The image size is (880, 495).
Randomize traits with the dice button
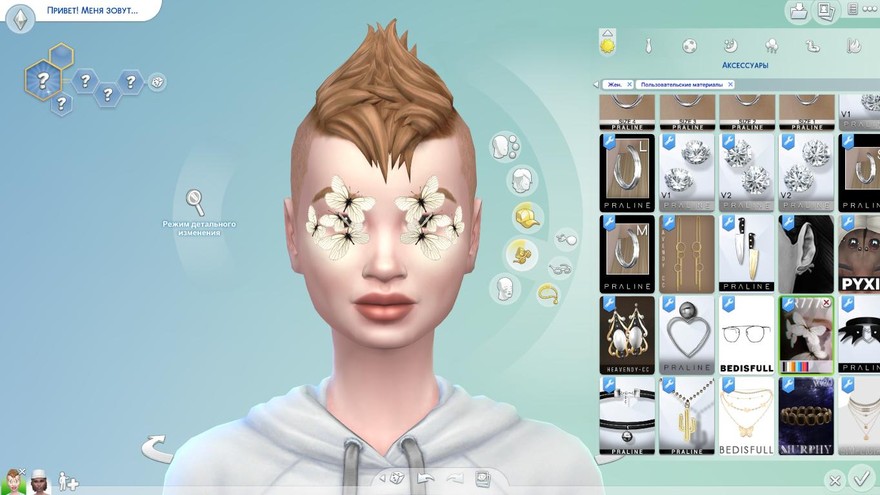click(x=157, y=82)
